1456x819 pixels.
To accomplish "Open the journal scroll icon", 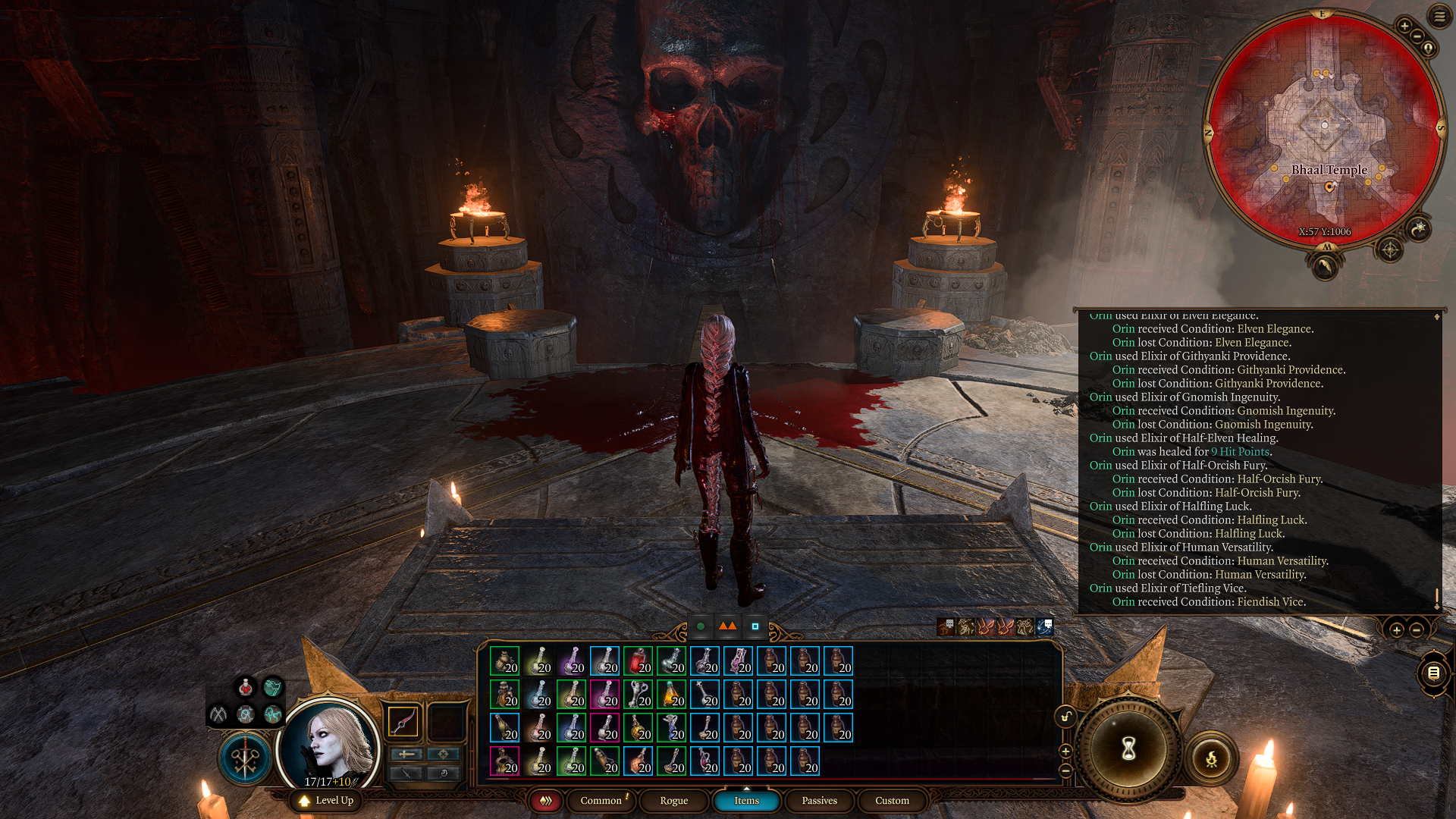I will tap(1433, 673).
